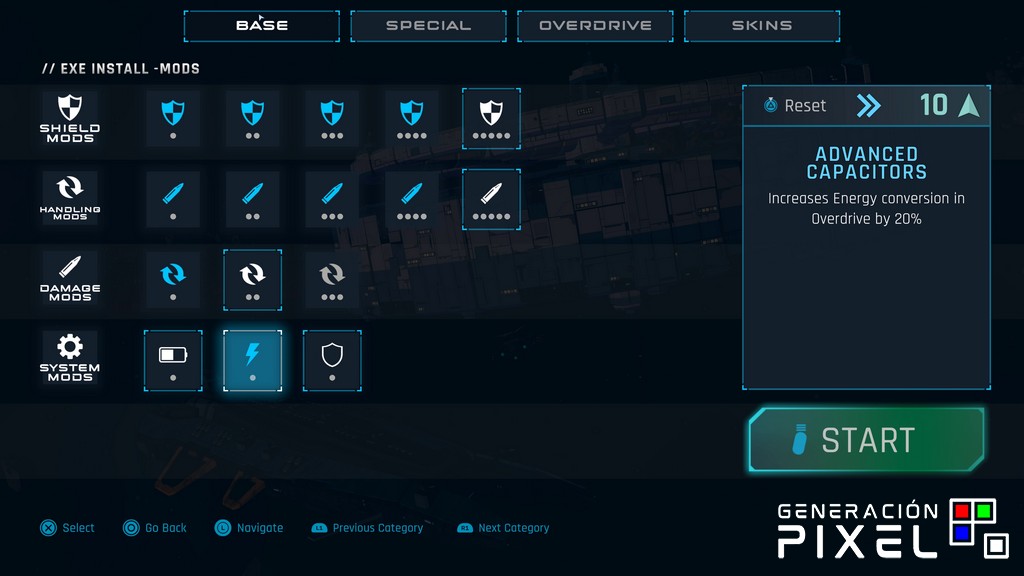Select the five-dot white shield mod
1024x576 pixels.
(491, 118)
